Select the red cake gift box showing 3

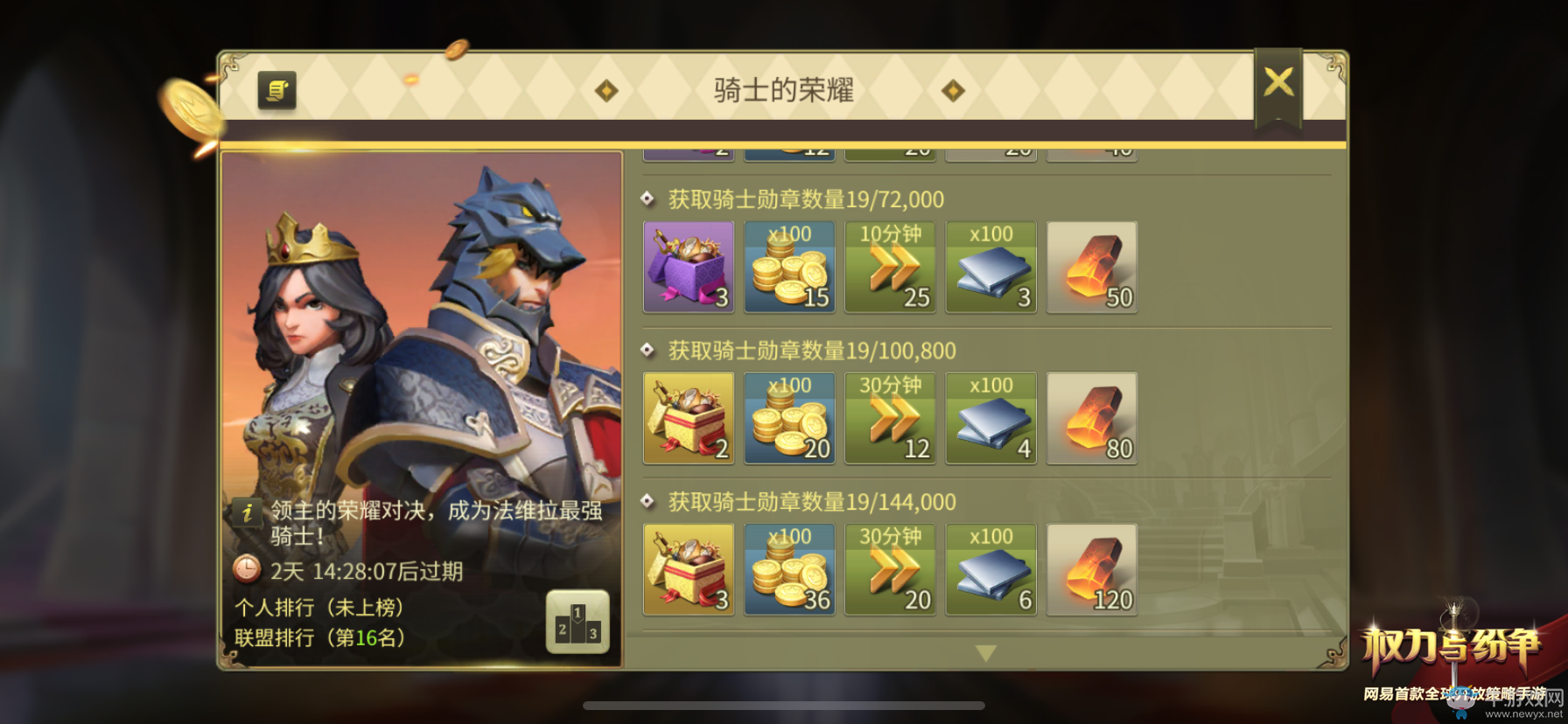click(x=688, y=569)
